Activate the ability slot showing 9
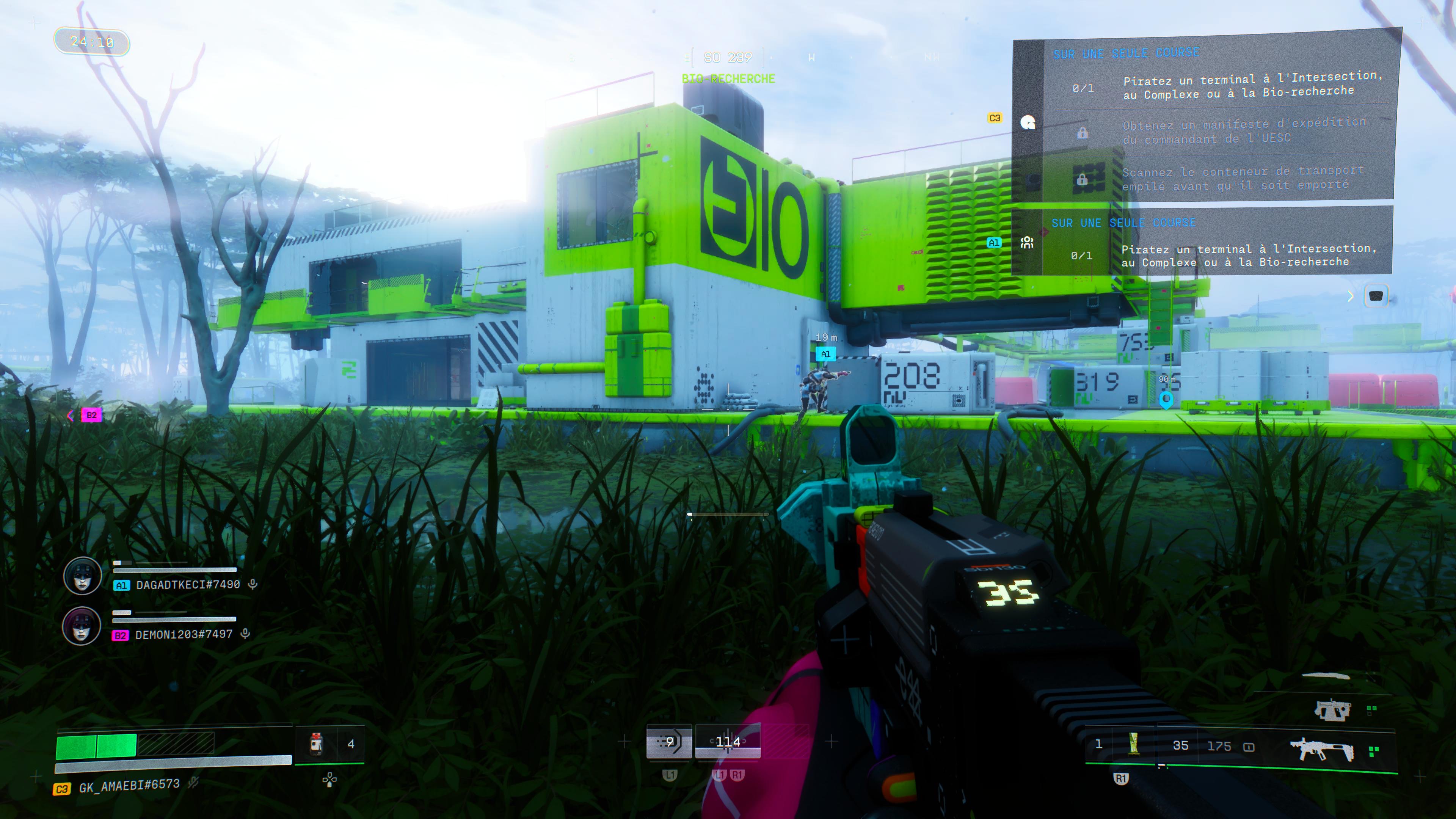 tap(669, 742)
